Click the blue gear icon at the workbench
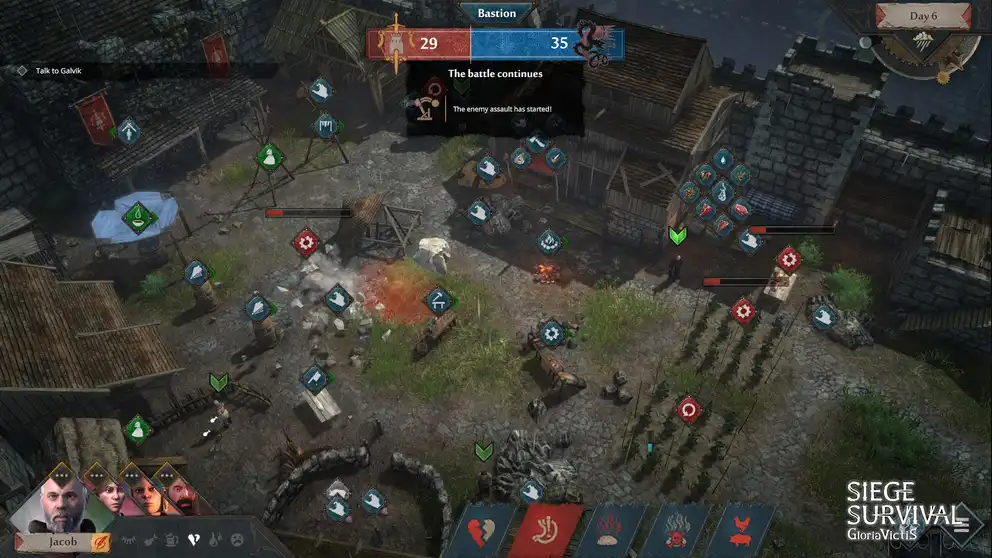 coord(551,332)
